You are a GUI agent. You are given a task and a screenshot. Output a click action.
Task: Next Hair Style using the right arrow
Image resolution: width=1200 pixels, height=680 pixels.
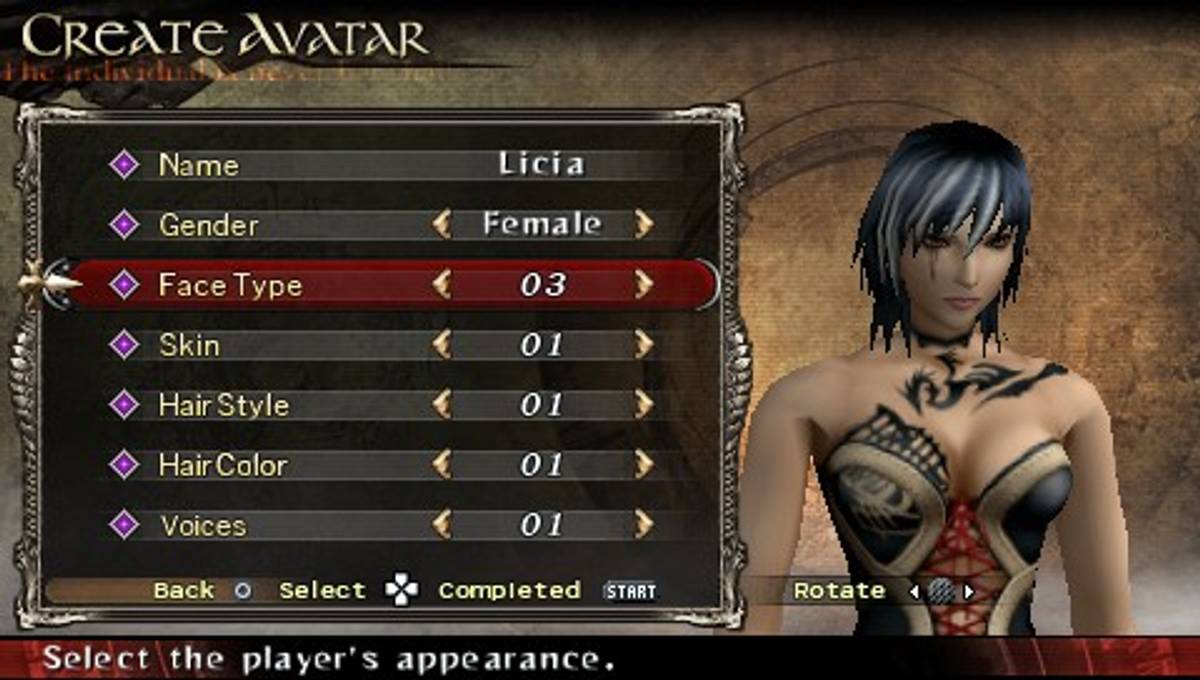[643, 405]
